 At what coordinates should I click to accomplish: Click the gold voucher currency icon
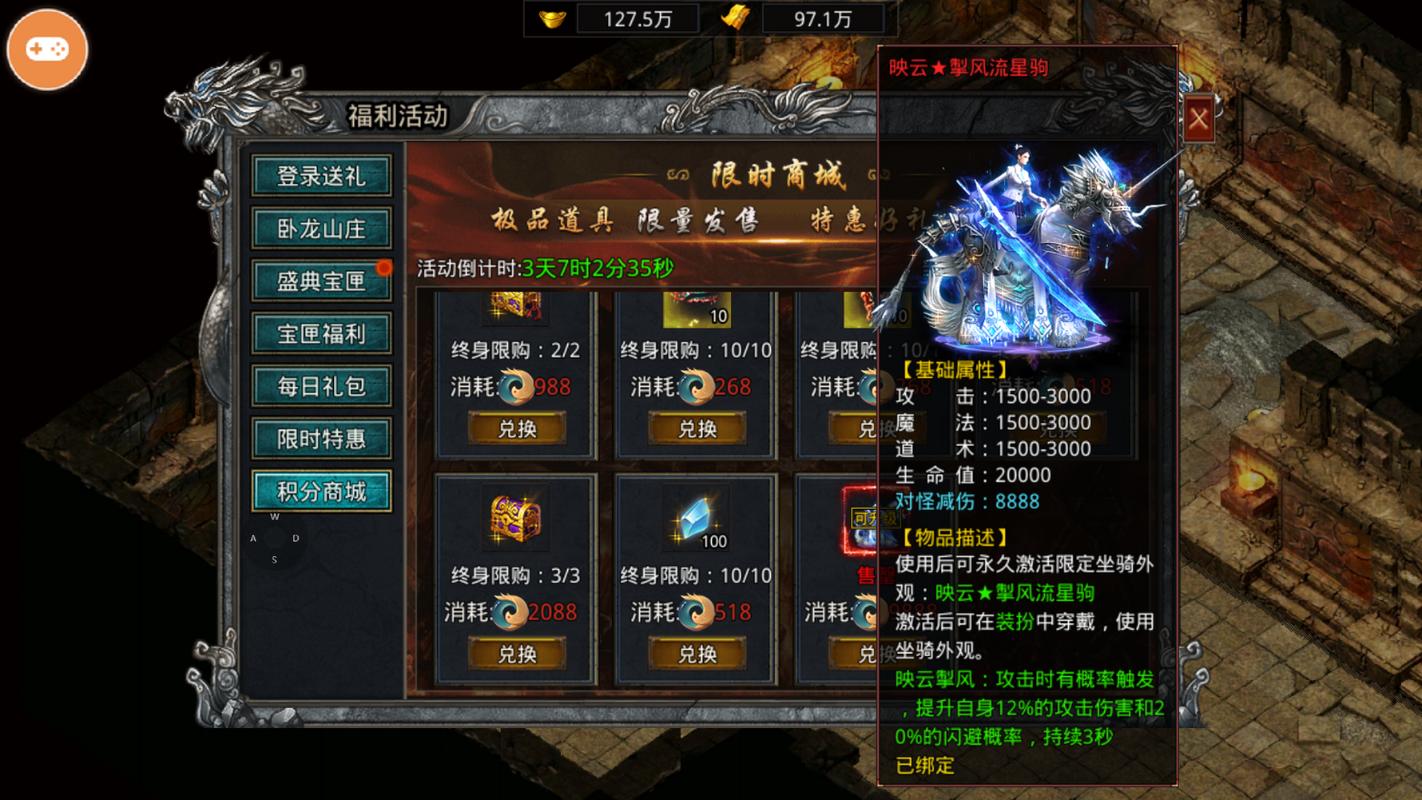point(737,17)
